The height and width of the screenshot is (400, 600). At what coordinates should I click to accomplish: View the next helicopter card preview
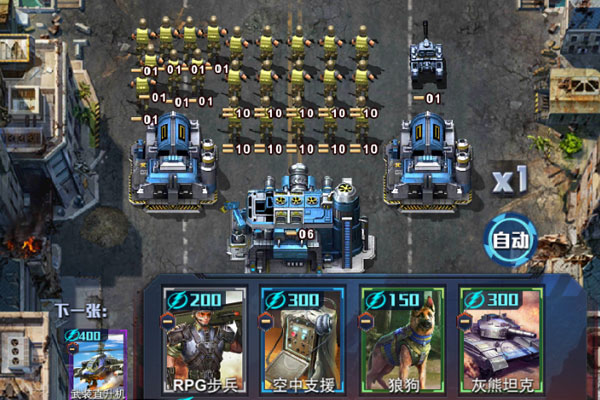tap(98, 364)
